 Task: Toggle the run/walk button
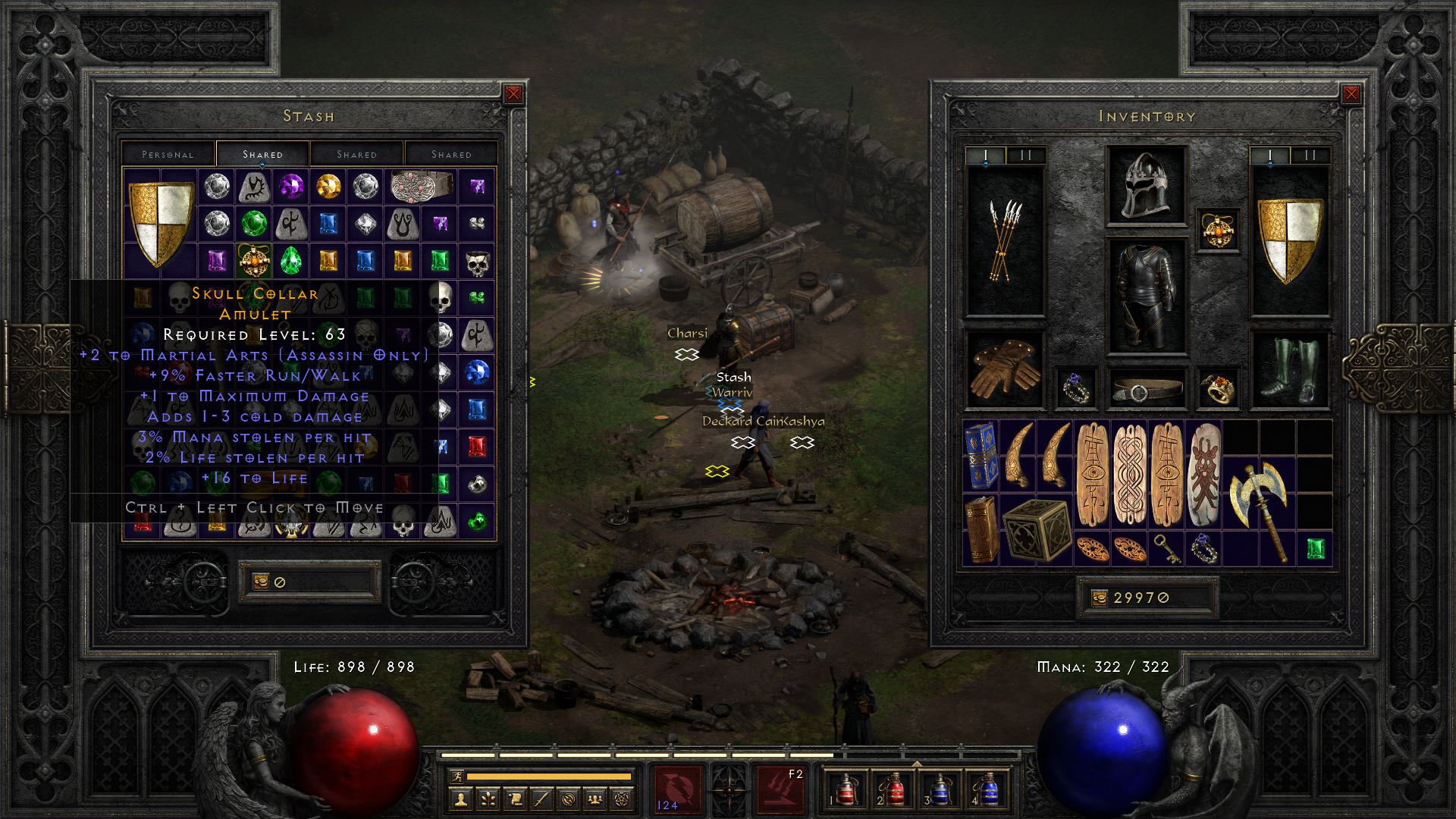(x=457, y=776)
